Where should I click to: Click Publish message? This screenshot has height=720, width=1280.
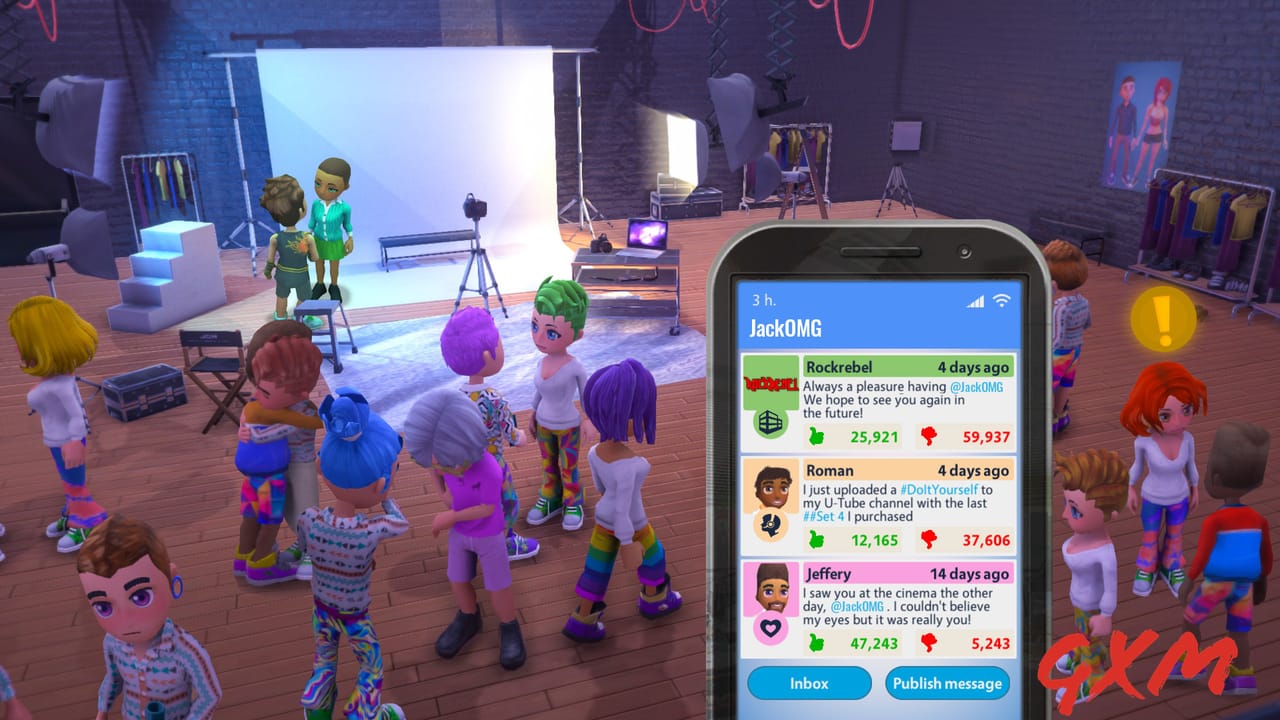[x=947, y=684]
